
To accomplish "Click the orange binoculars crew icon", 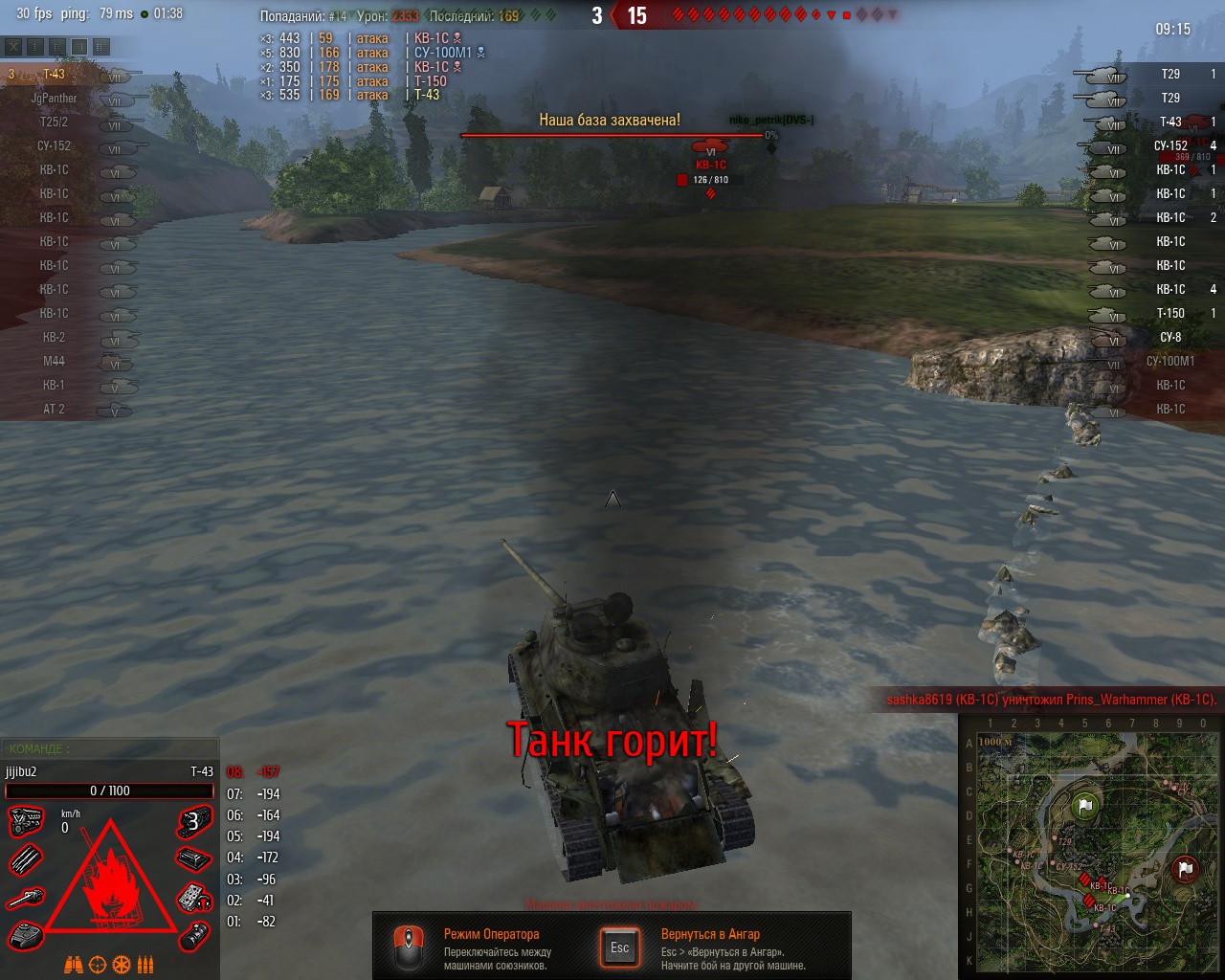I will click(x=74, y=965).
